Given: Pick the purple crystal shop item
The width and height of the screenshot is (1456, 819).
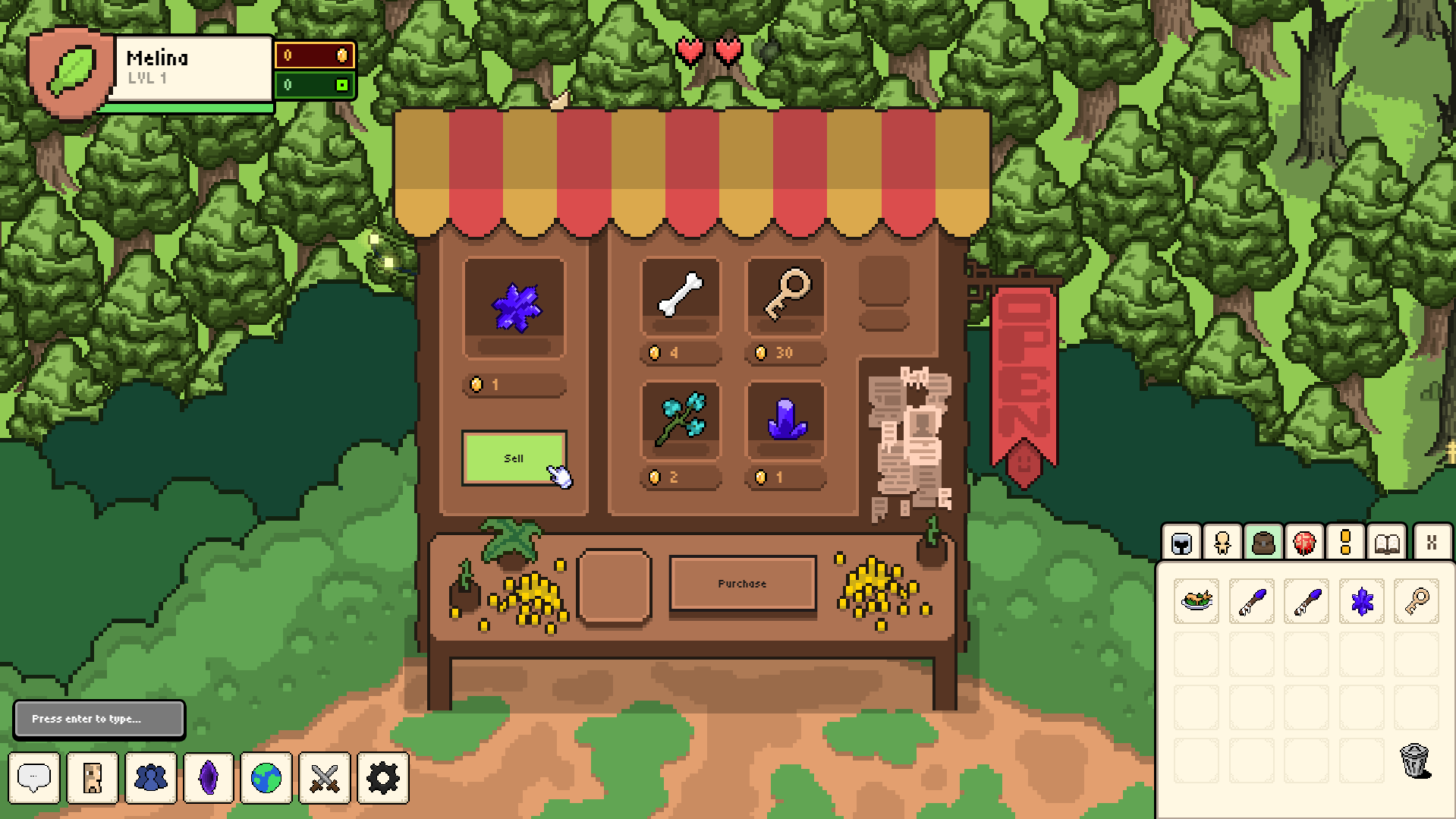Looking at the screenshot, I should click(785, 418).
